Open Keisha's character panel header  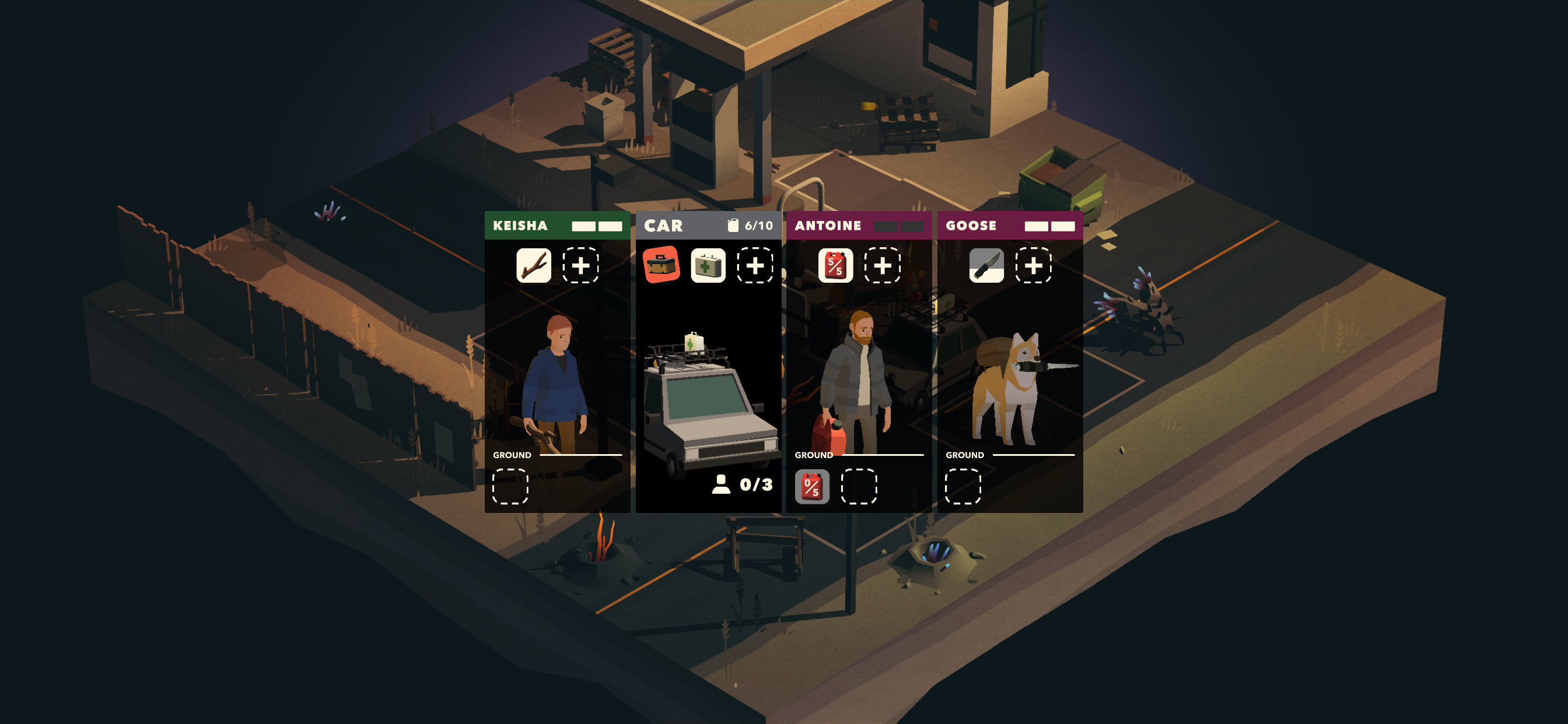(557, 226)
